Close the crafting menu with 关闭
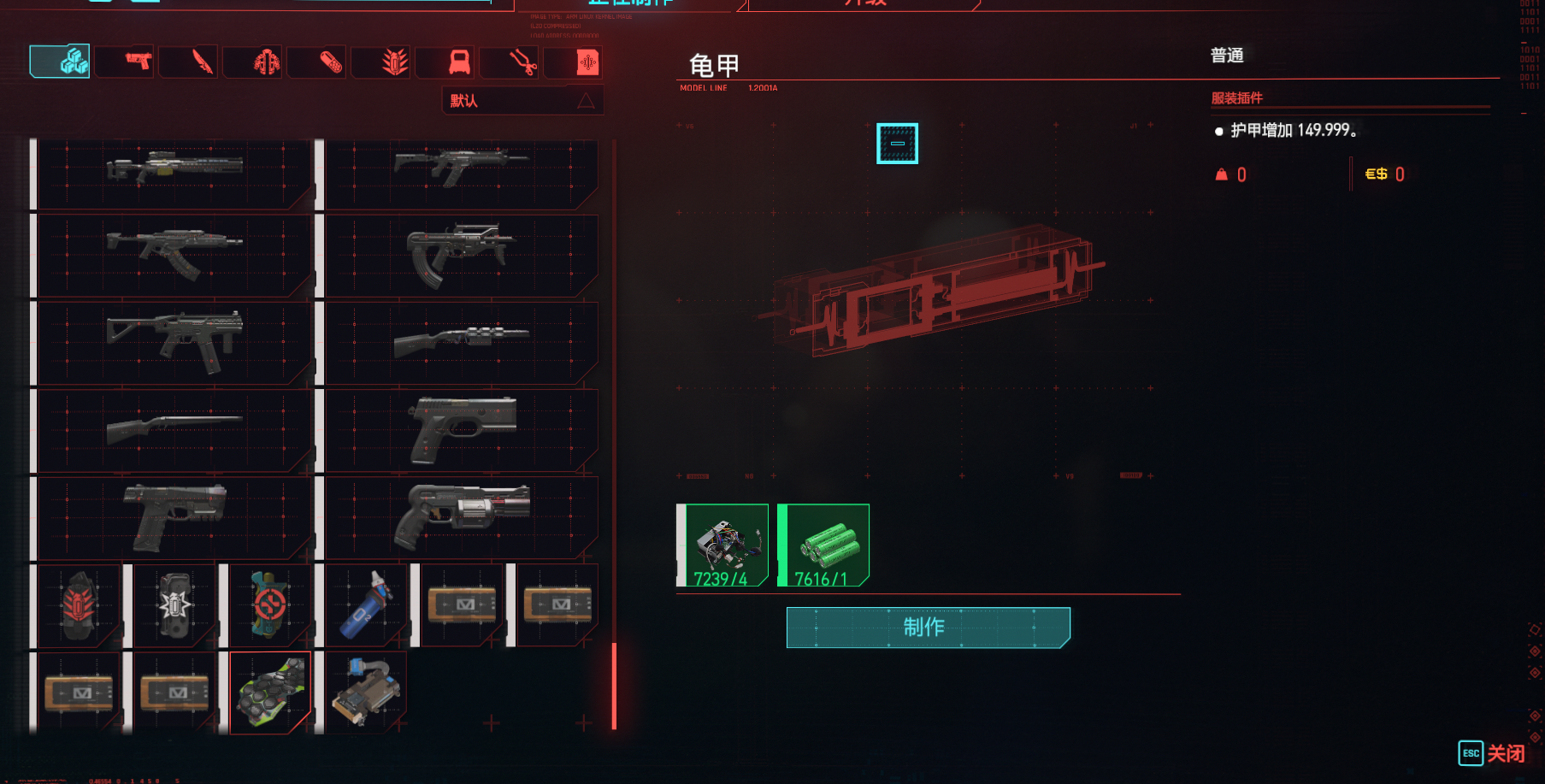The height and width of the screenshot is (784, 1545). (1492, 753)
